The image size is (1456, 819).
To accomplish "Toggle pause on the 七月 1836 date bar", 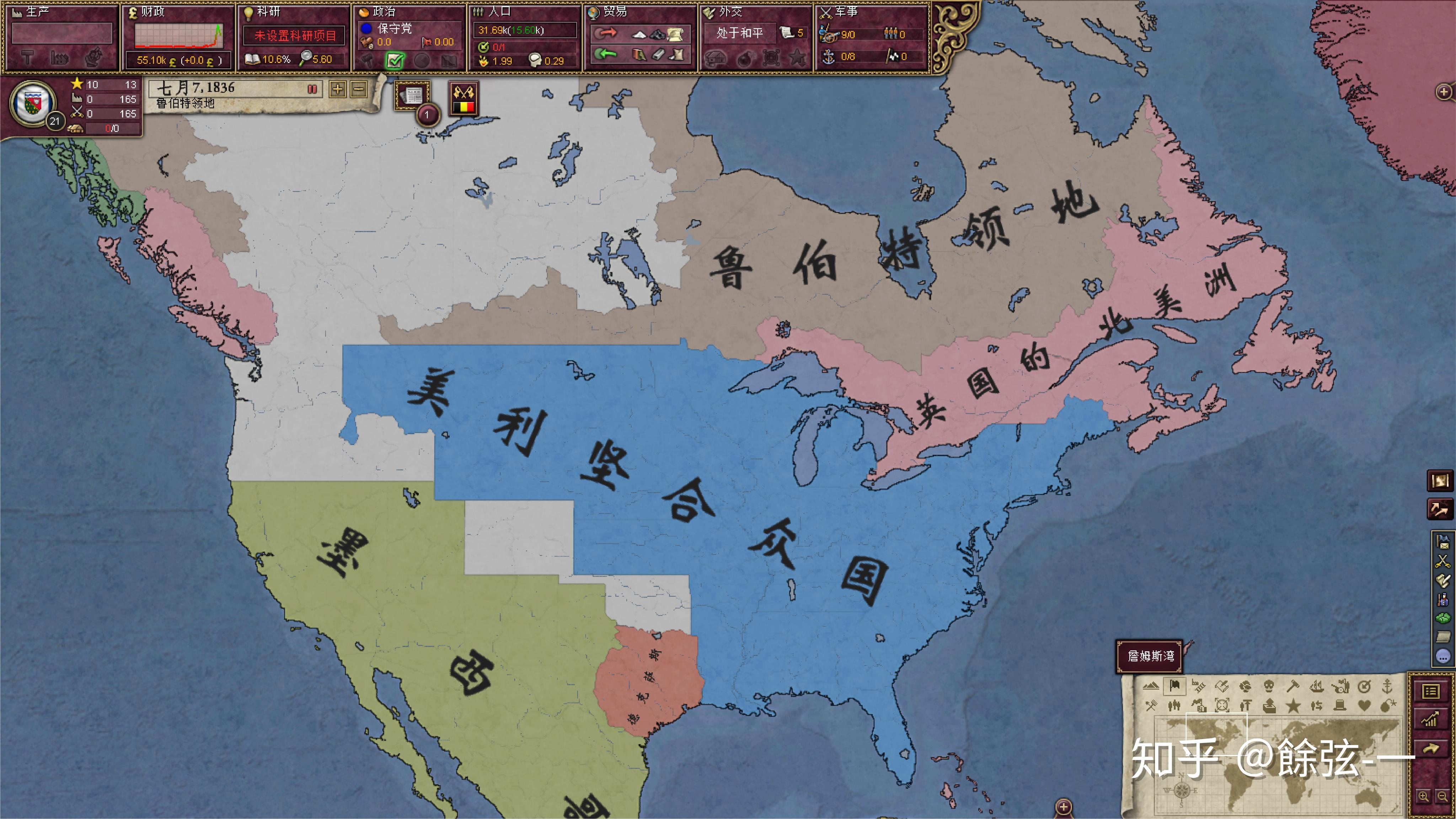I will coord(311,89).
